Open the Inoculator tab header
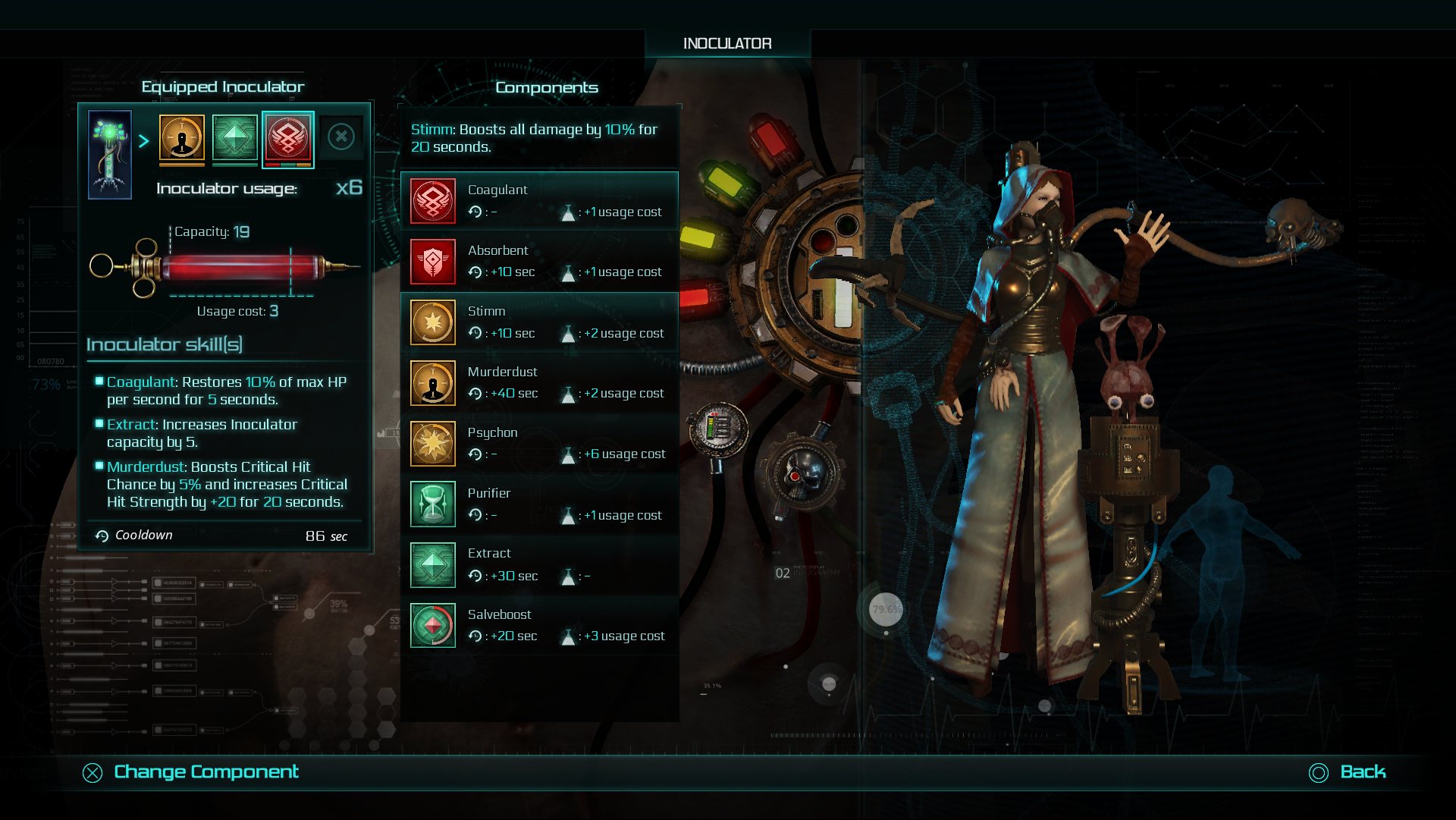 [727, 44]
